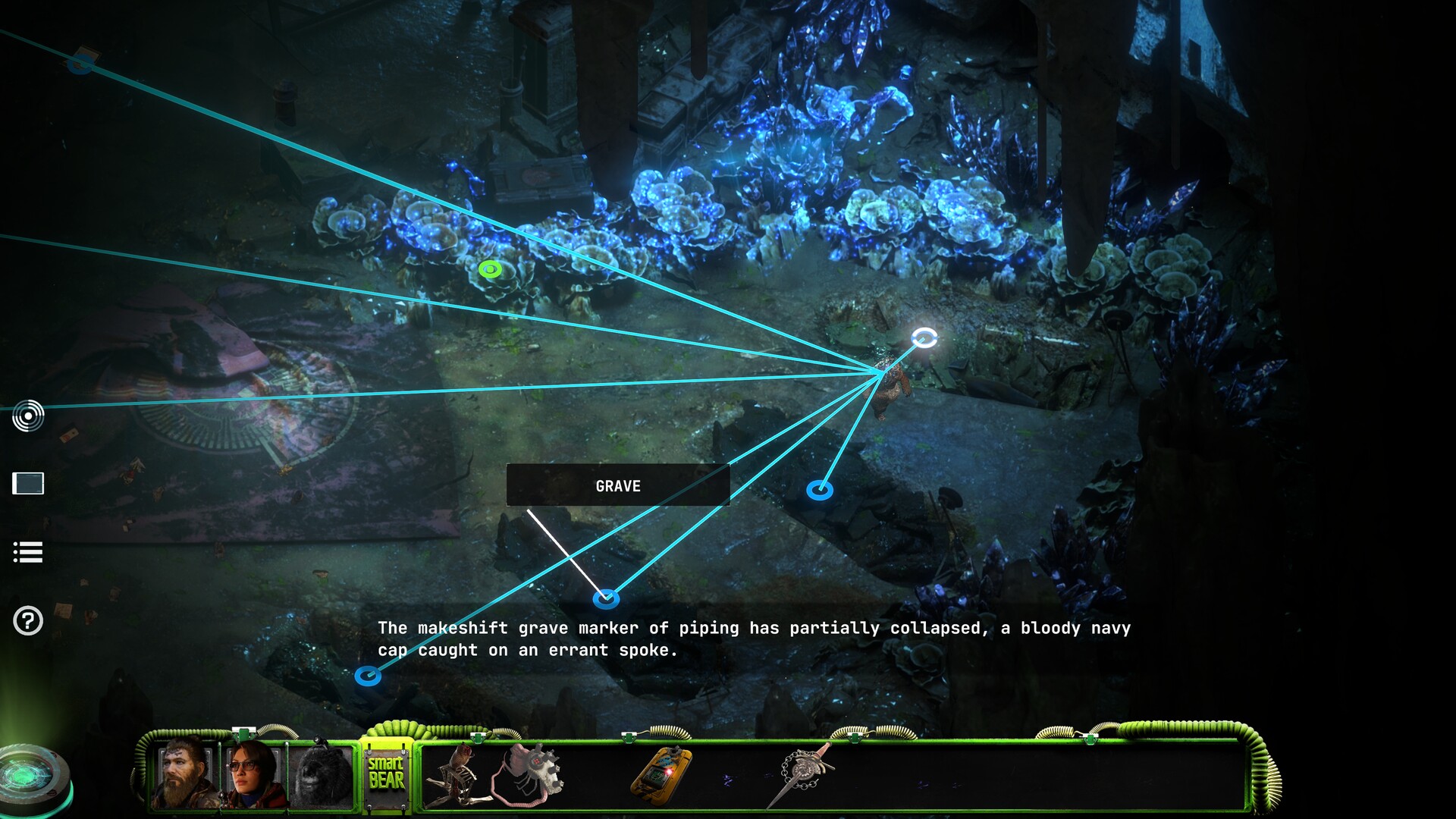Open the question mark help icon
The width and height of the screenshot is (1456, 819).
coord(28,621)
